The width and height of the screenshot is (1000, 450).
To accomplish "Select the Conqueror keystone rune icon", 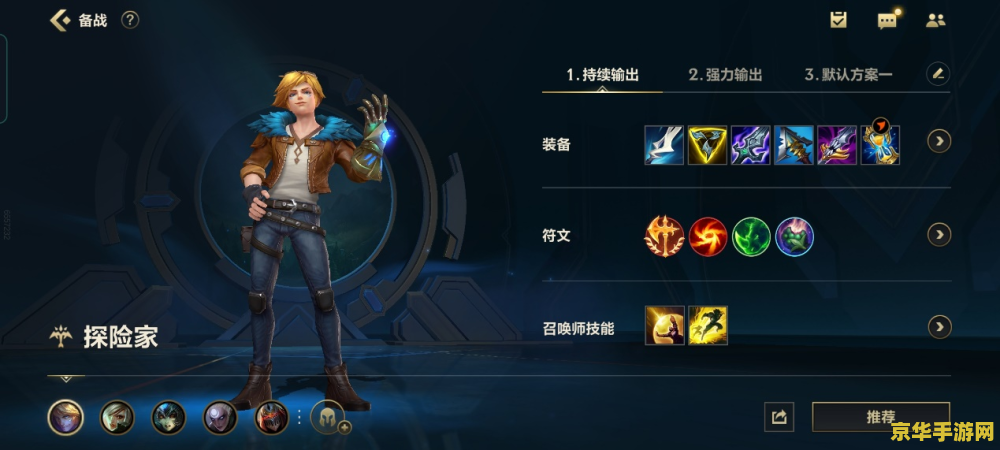I will 663,236.
